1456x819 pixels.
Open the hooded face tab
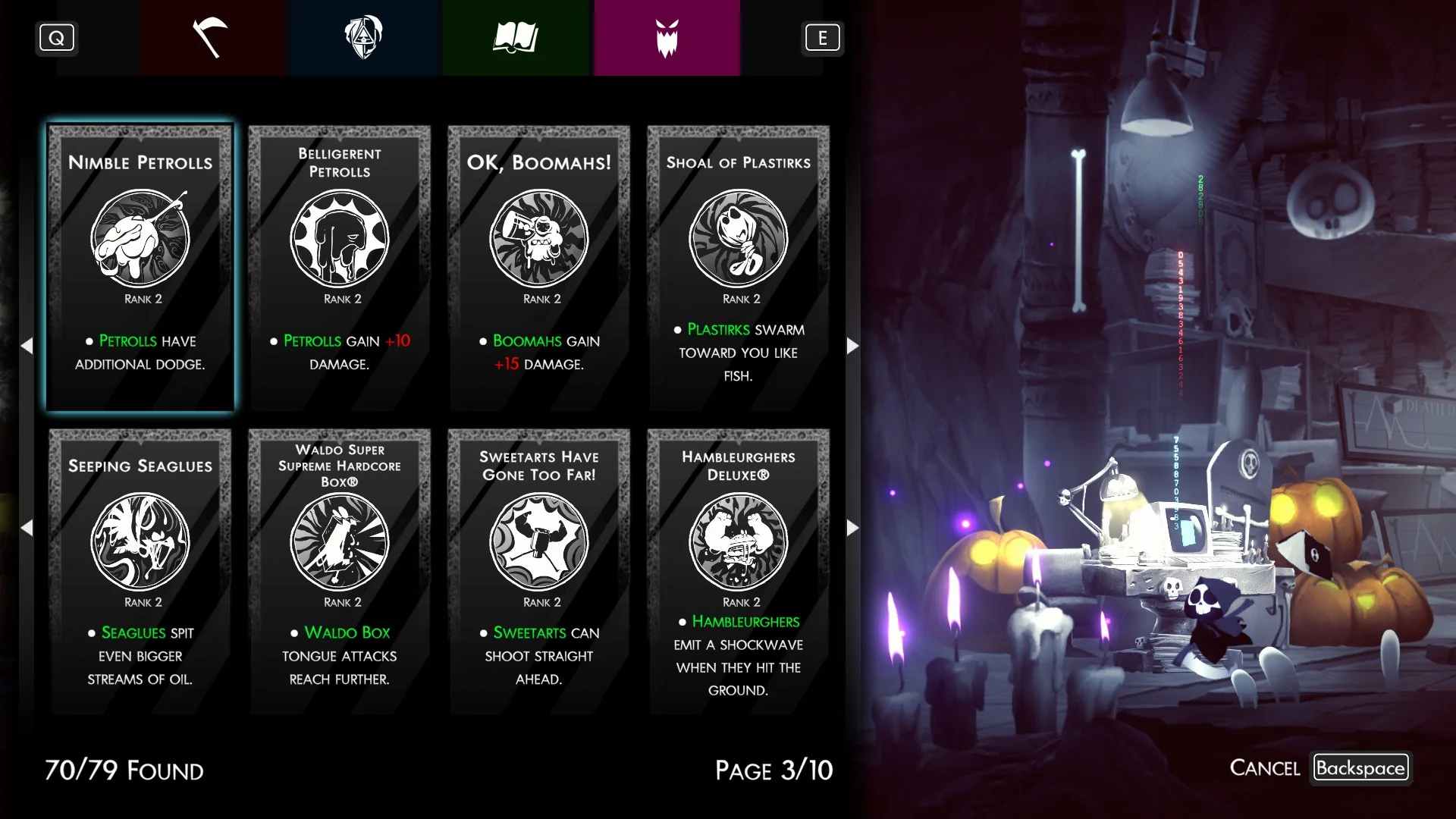click(x=363, y=38)
